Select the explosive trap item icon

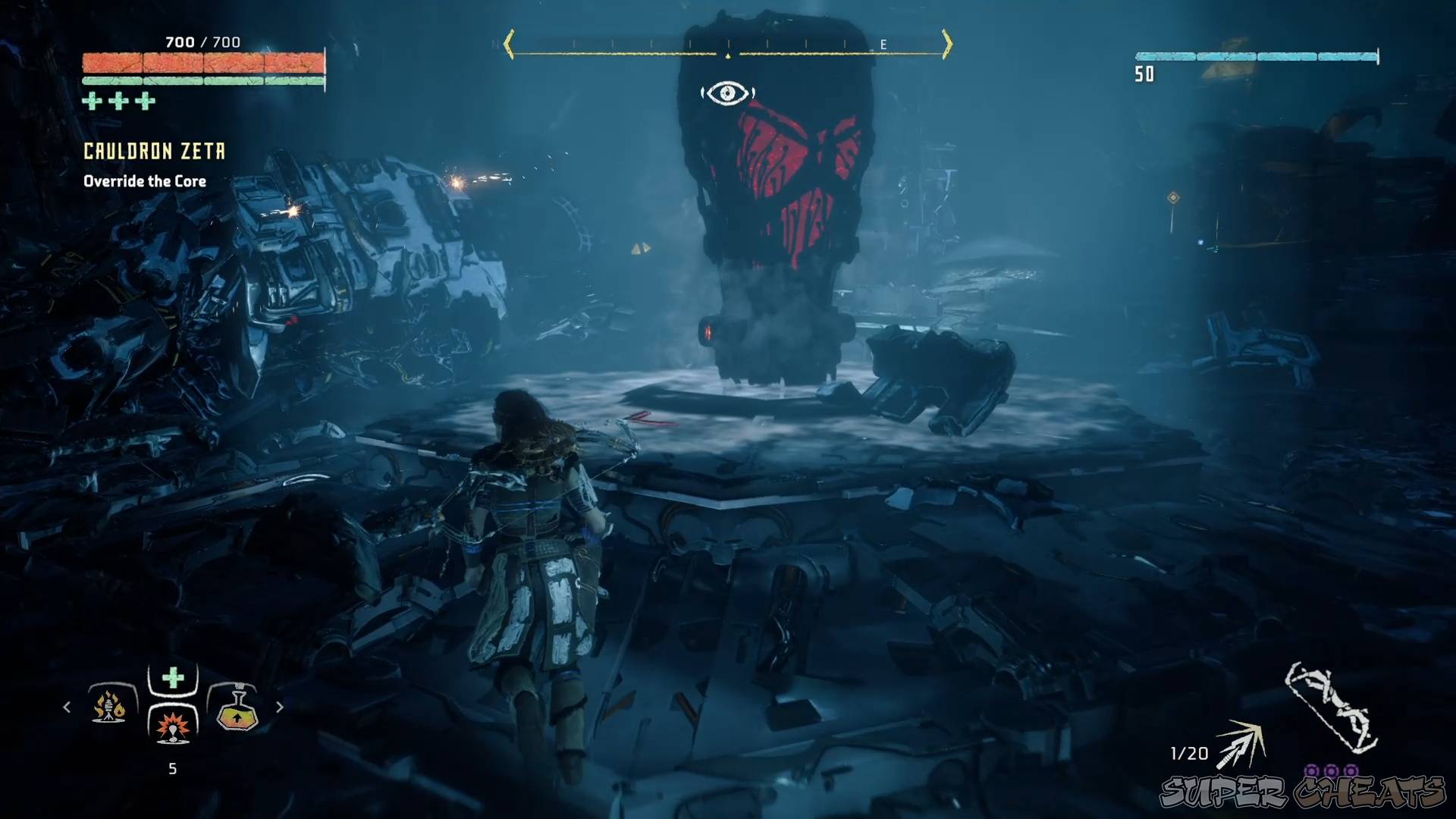click(x=172, y=728)
